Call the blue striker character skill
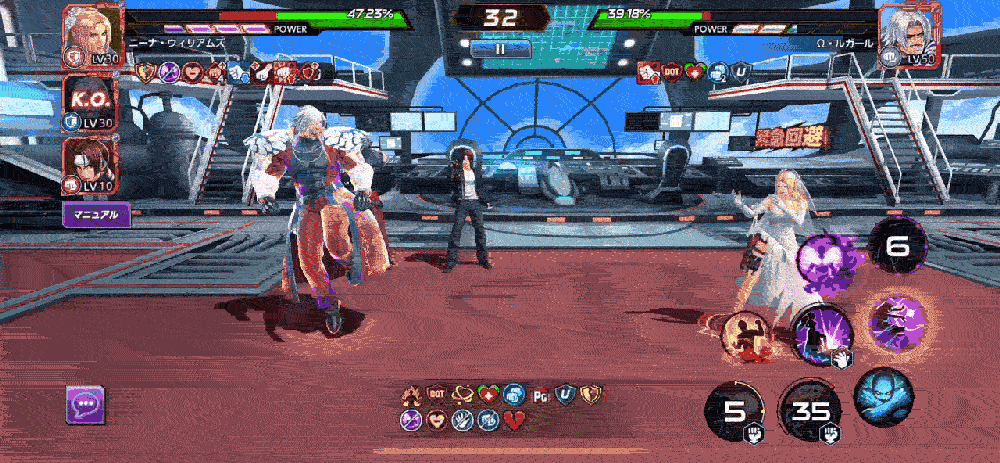Screen dimensions: 1000x463 [x=883, y=395]
